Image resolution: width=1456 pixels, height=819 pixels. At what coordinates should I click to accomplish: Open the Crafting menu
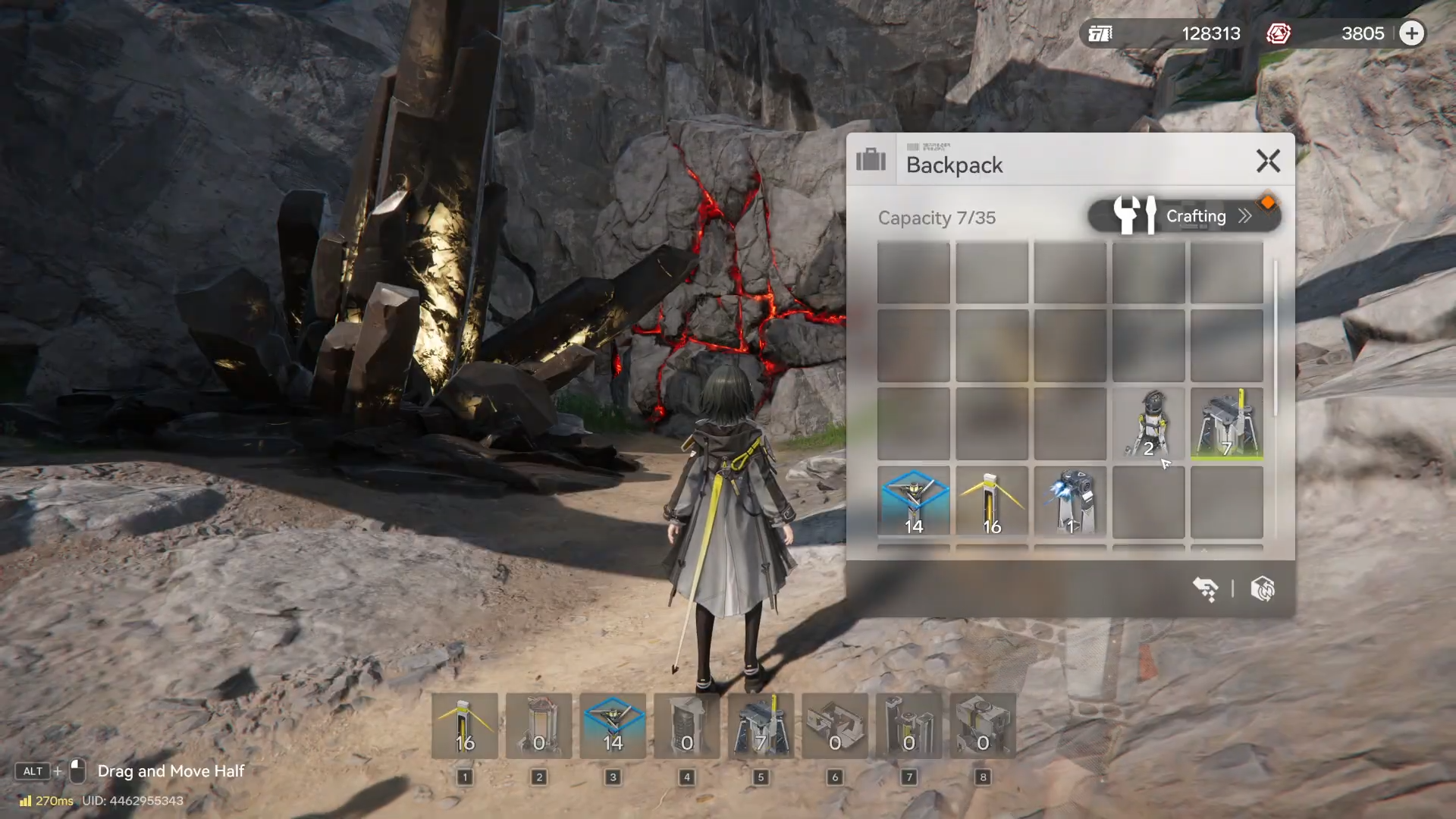tap(1185, 216)
